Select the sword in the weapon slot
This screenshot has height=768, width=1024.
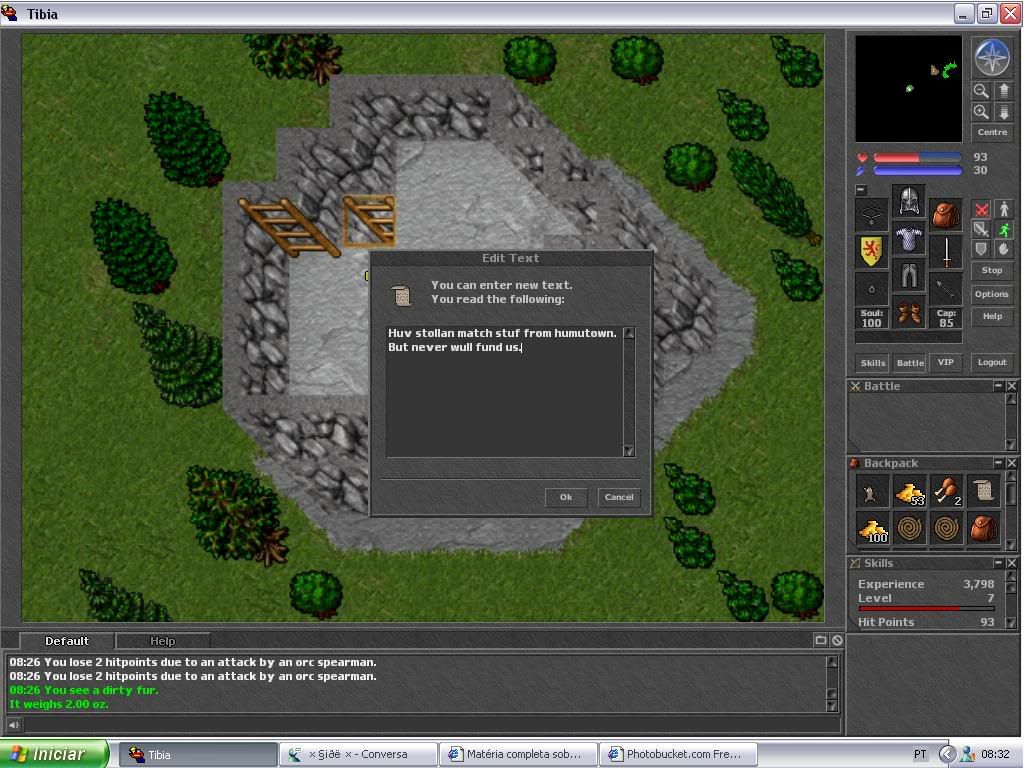945,252
